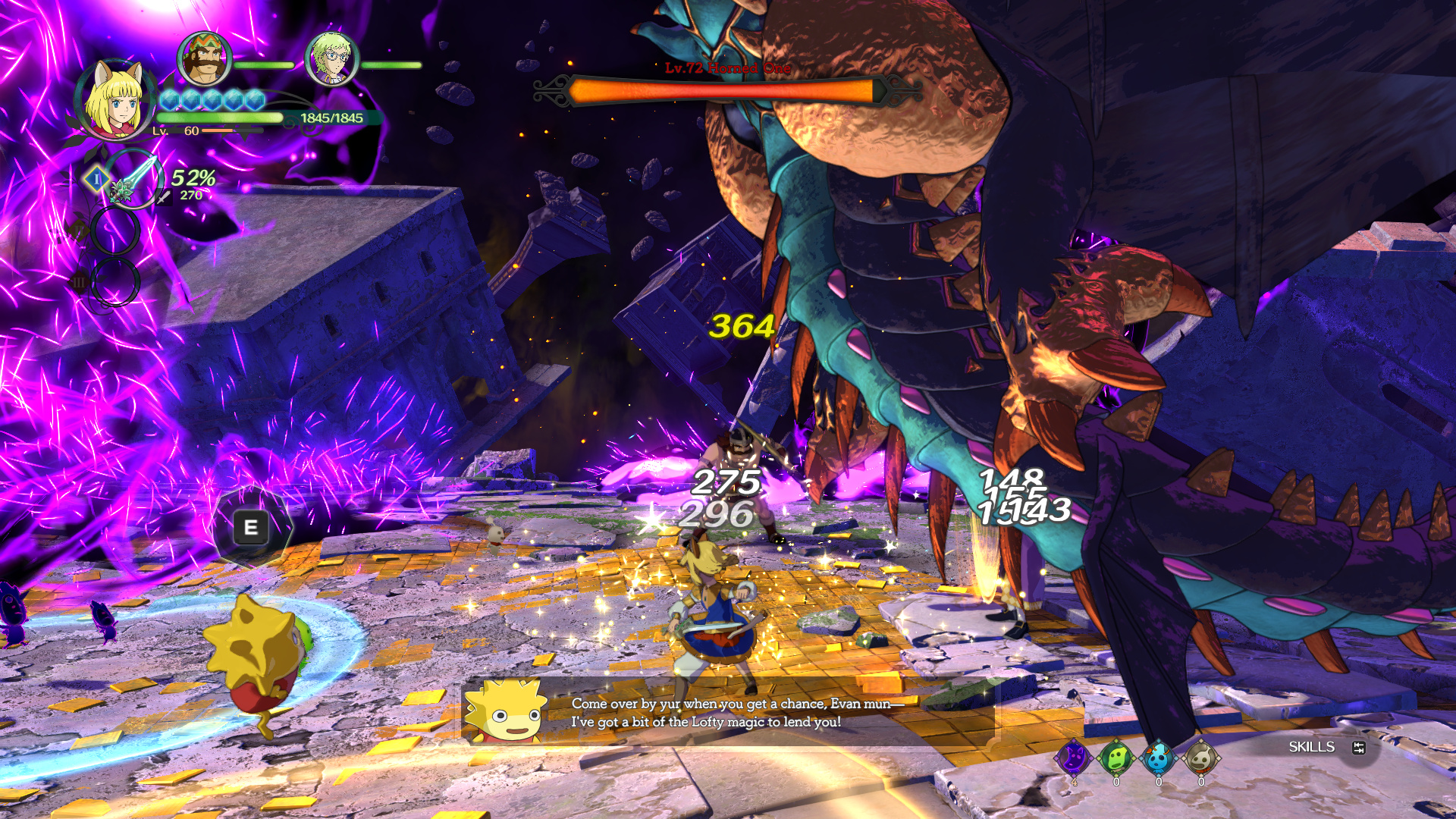The width and height of the screenshot is (1456, 819).
Task: Activate the purple higgledy icon
Action: tap(1074, 757)
